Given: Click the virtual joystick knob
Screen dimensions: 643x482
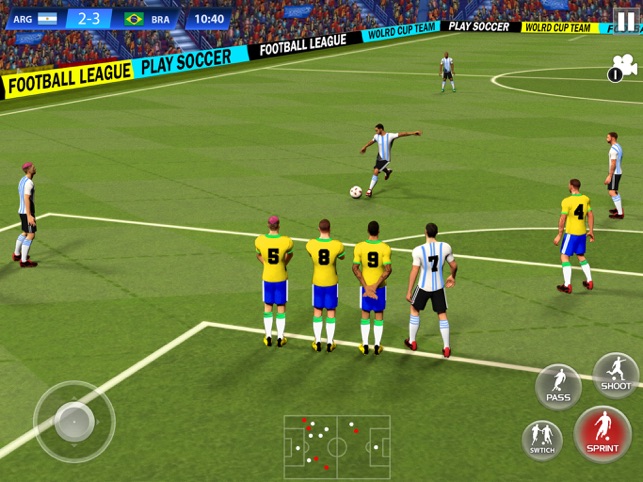Looking at the screenshot, I should pos(74,421).
